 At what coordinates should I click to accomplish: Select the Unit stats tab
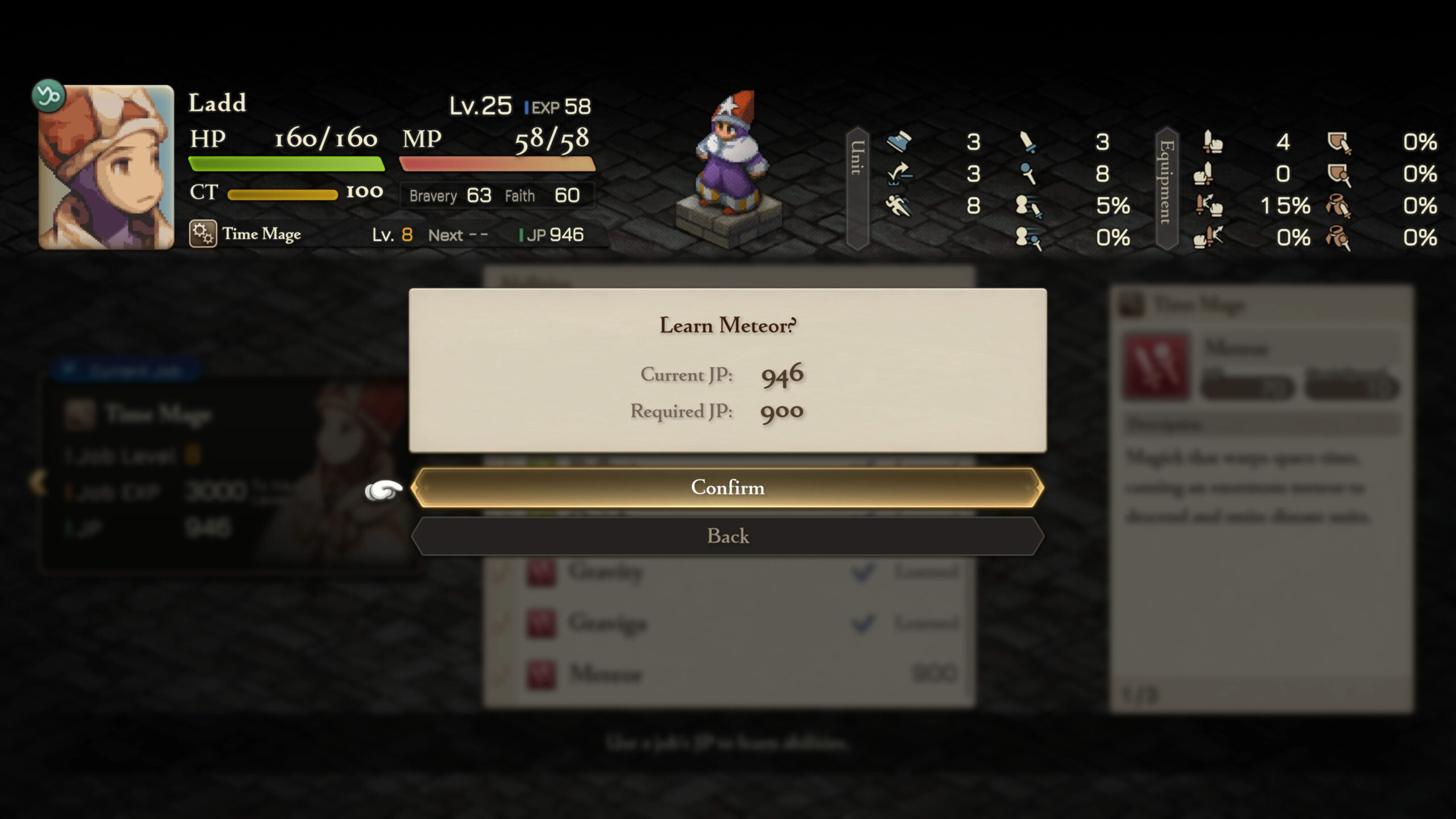click(x=857, y=188)
